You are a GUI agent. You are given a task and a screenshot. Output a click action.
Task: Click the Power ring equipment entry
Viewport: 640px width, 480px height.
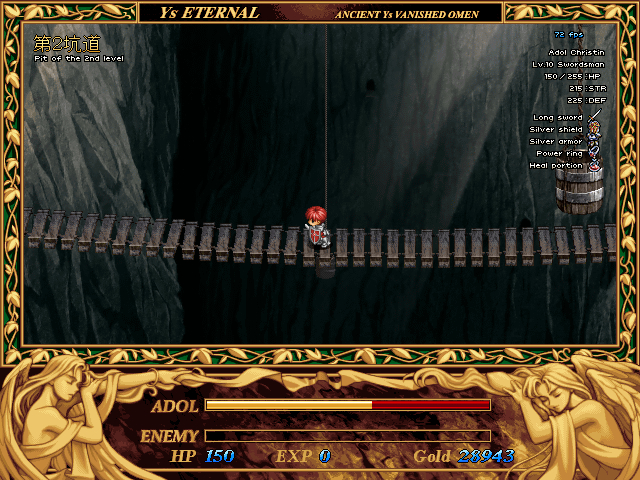pyautogui.click(x=559, y=154)
